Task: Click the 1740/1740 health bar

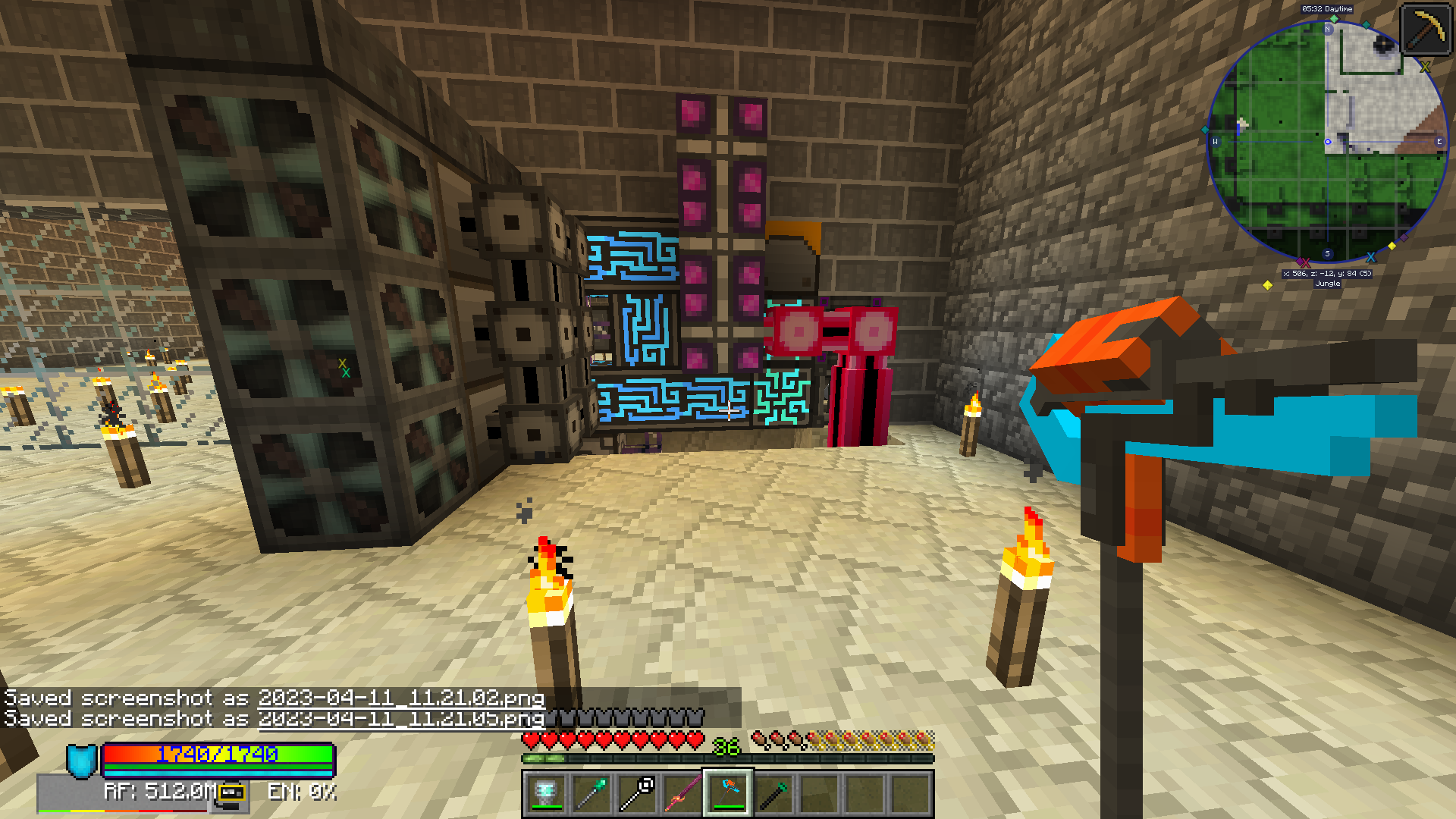Action: [x=216, y=755]
